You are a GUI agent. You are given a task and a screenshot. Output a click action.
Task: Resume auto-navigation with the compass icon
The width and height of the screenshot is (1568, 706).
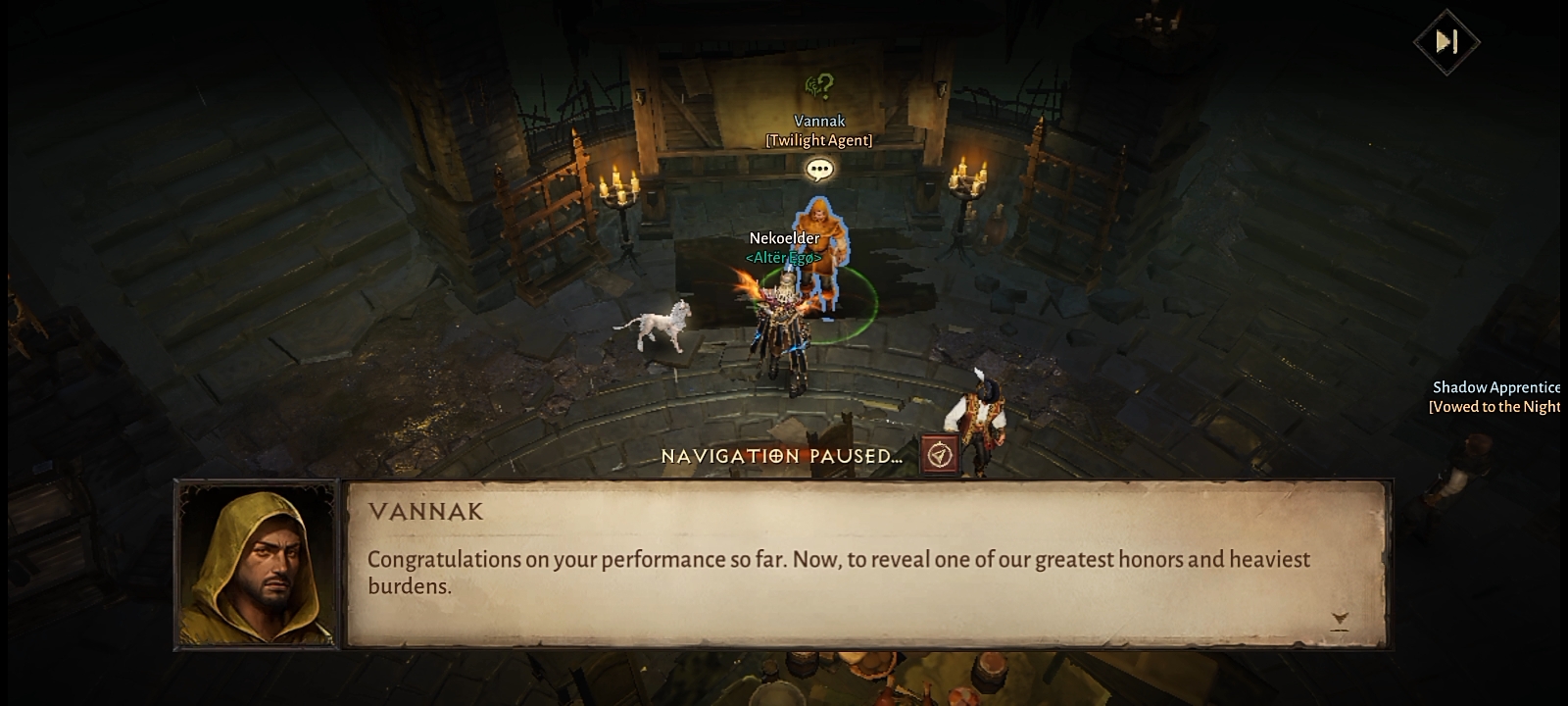[x=939, y=455]
